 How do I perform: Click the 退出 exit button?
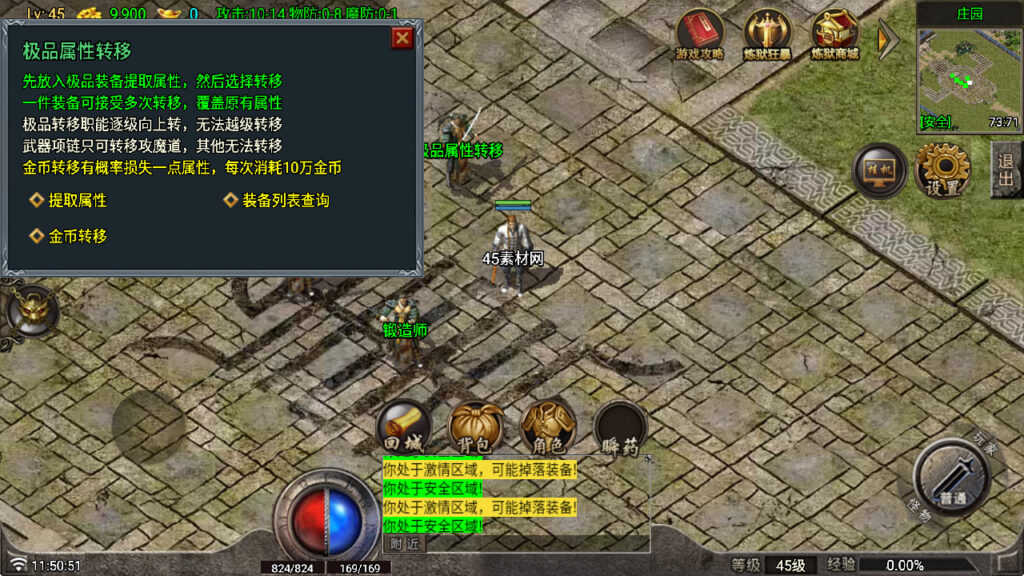[1007, 168]
